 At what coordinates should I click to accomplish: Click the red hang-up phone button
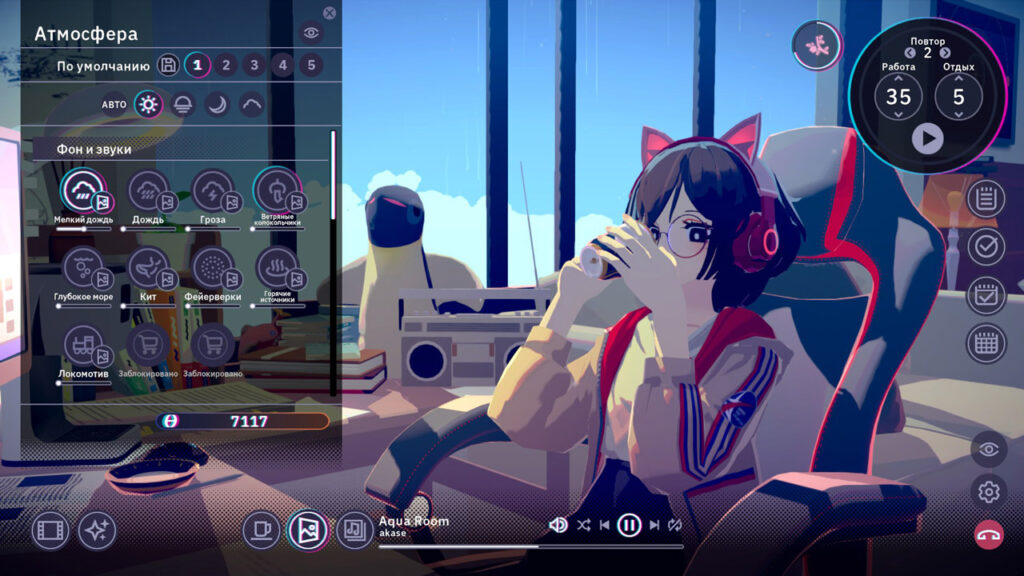coord(988,534)
